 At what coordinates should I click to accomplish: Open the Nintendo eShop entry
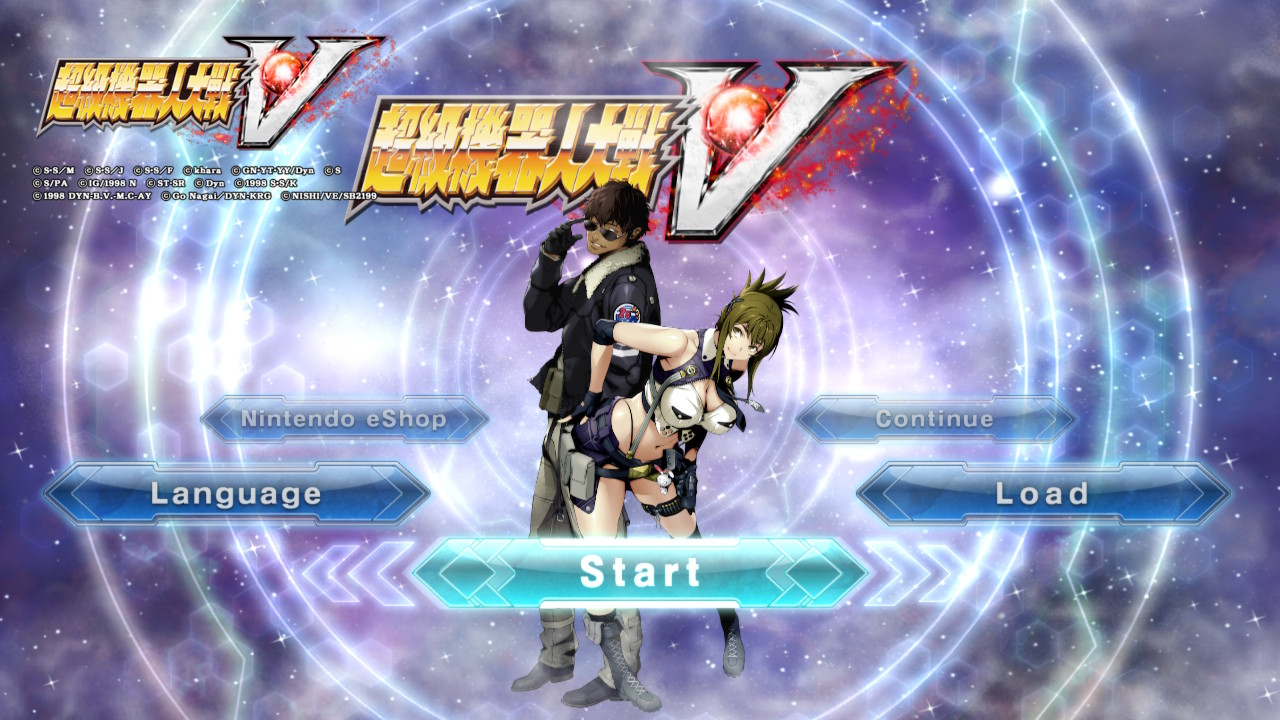pos(344,419)
